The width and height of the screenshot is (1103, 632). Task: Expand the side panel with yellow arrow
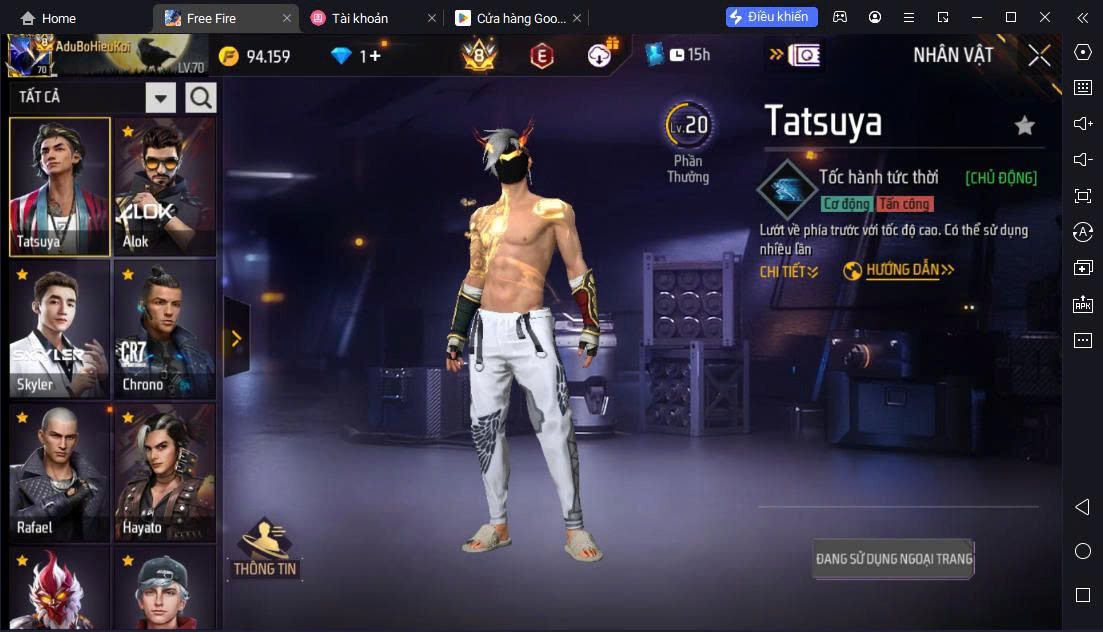tap(236, 339)
